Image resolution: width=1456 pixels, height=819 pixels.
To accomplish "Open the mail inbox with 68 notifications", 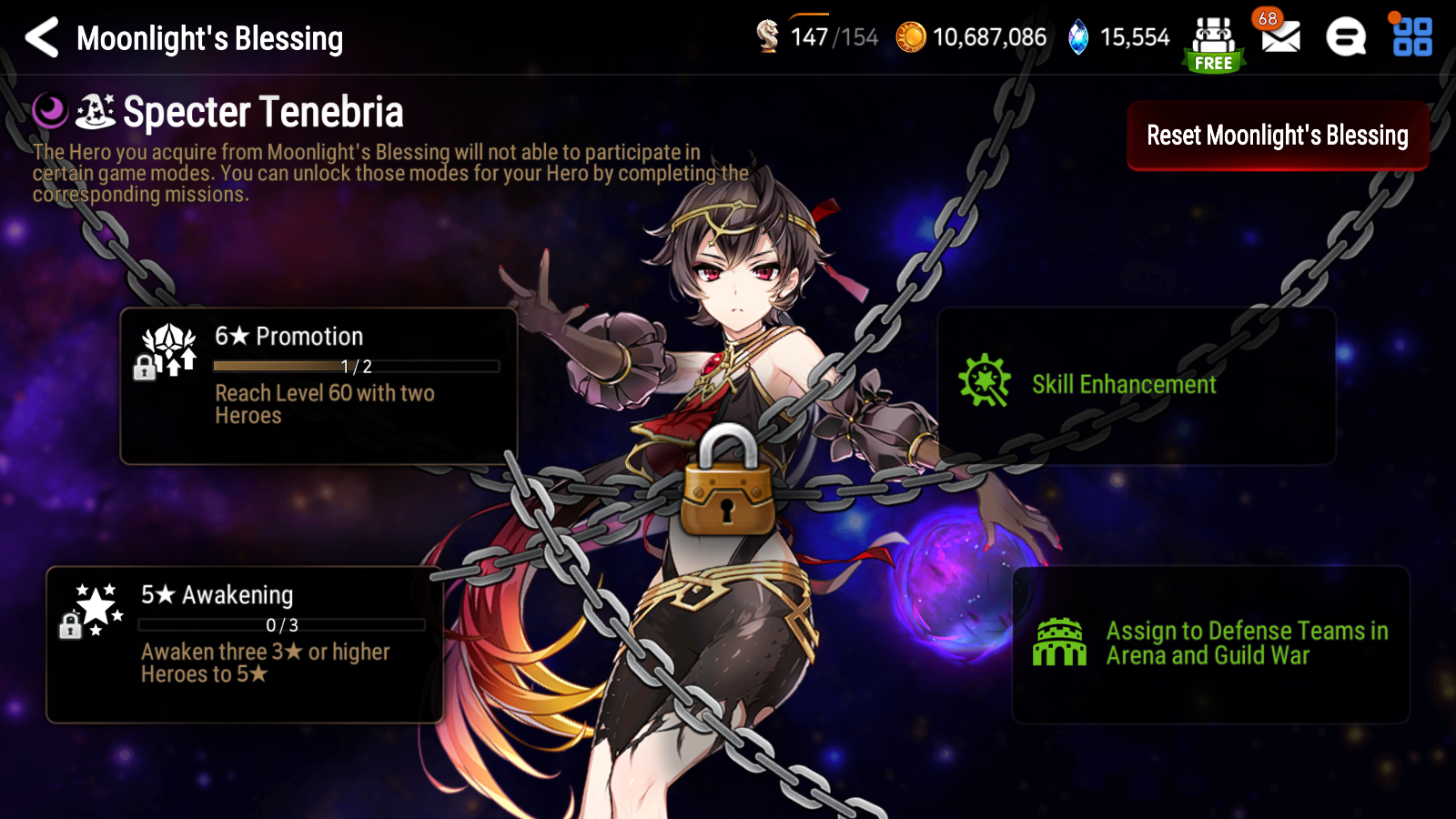I will (x=1280, y=38).
